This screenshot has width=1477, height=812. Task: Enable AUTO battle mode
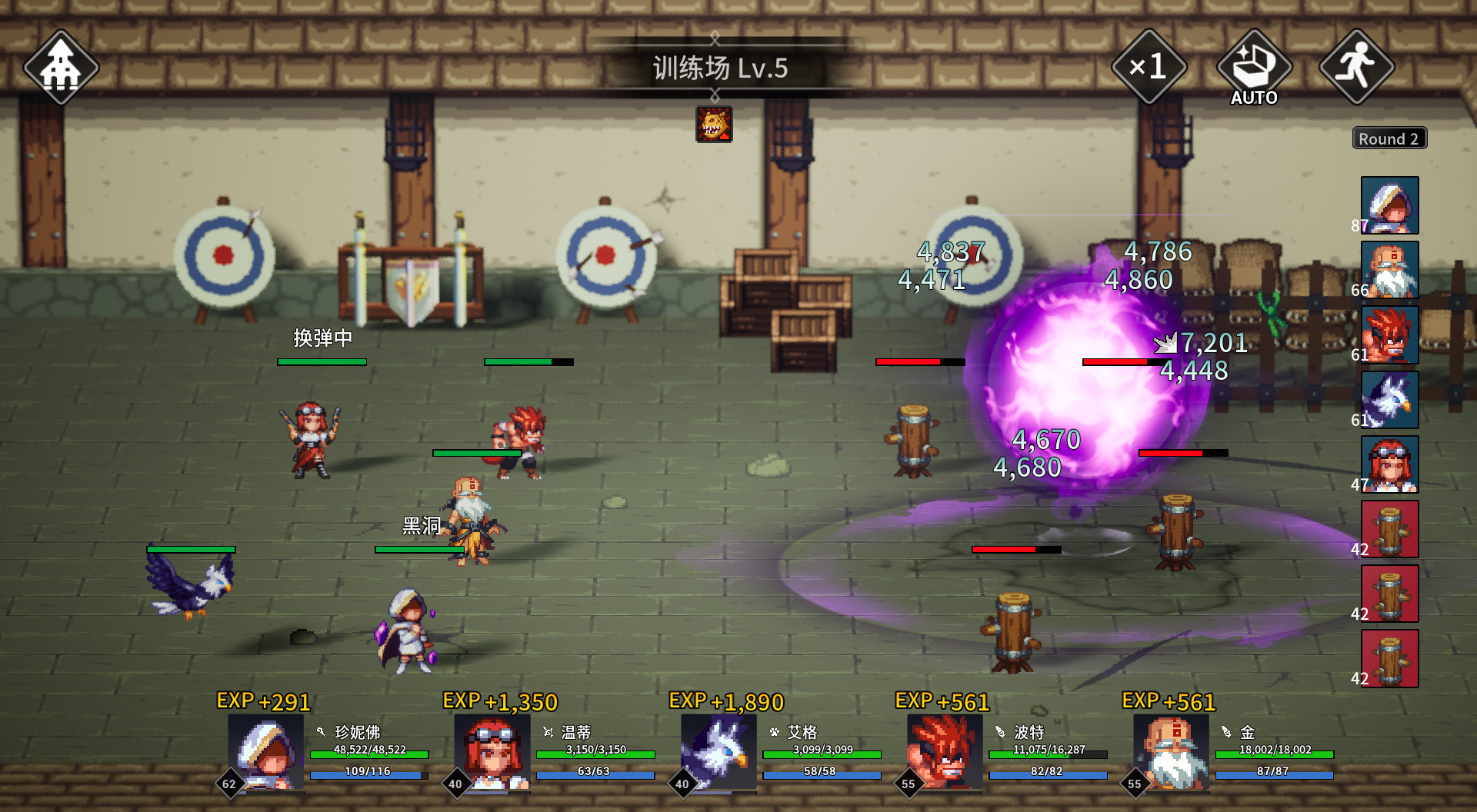tap(1254, 65)
